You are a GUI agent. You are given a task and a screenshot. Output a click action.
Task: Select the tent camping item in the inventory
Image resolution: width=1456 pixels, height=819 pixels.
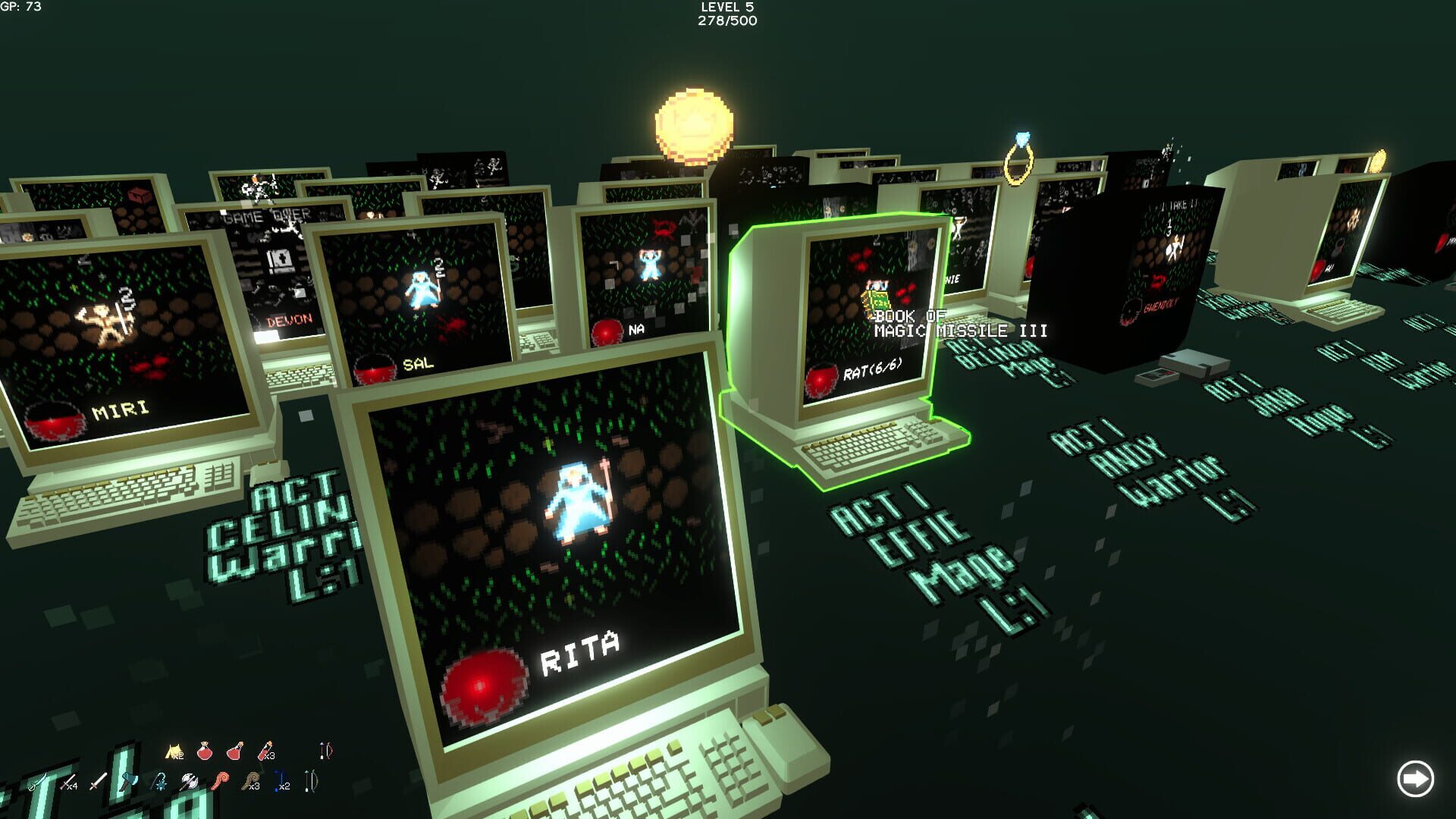[172, 751]
